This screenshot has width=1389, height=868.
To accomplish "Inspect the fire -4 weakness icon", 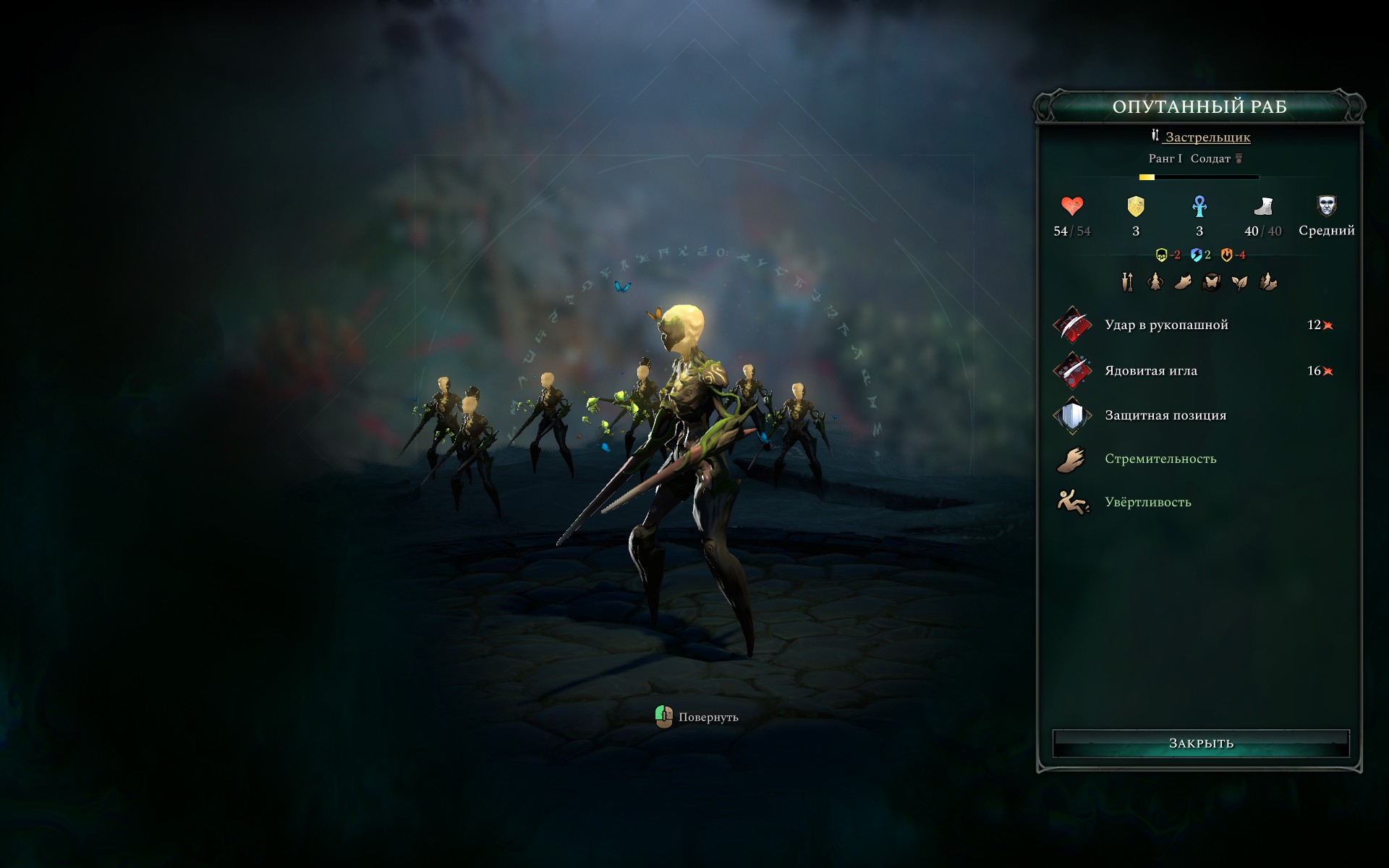I will [x=1228, y=255].
